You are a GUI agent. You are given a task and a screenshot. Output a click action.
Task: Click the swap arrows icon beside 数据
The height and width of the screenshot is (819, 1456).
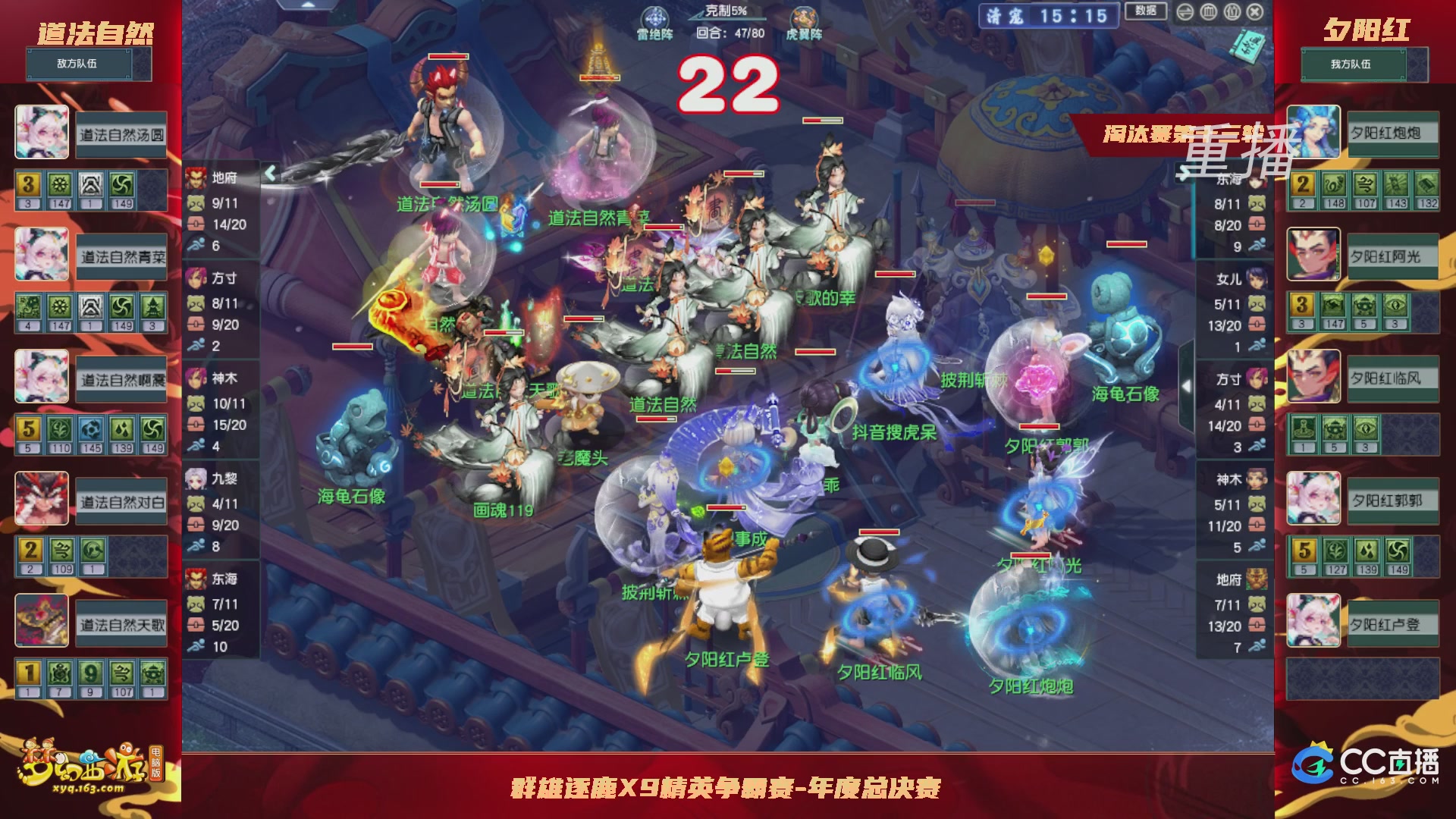click(1185, 11)
